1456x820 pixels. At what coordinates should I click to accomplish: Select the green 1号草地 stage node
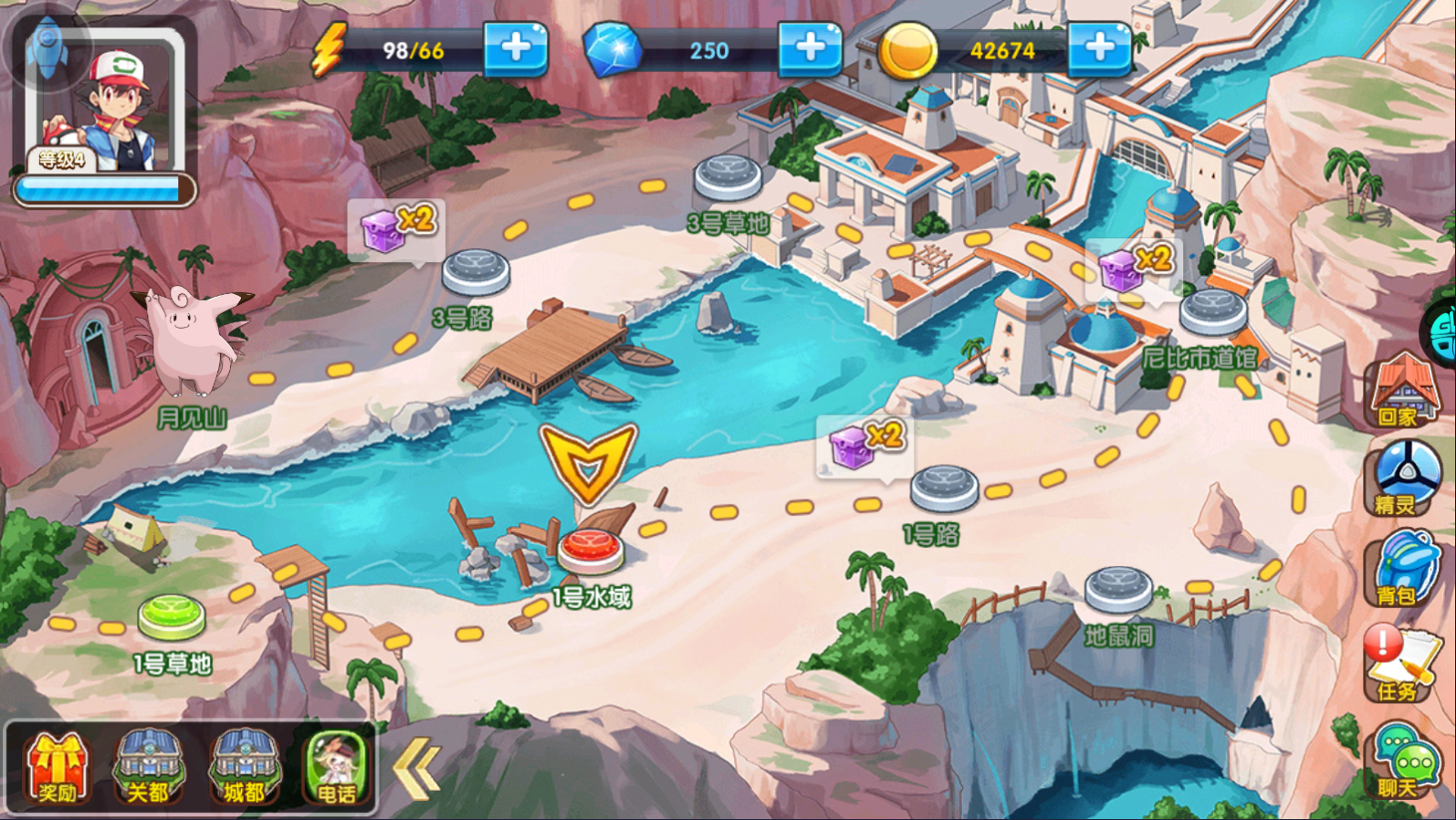pos(172,616)
